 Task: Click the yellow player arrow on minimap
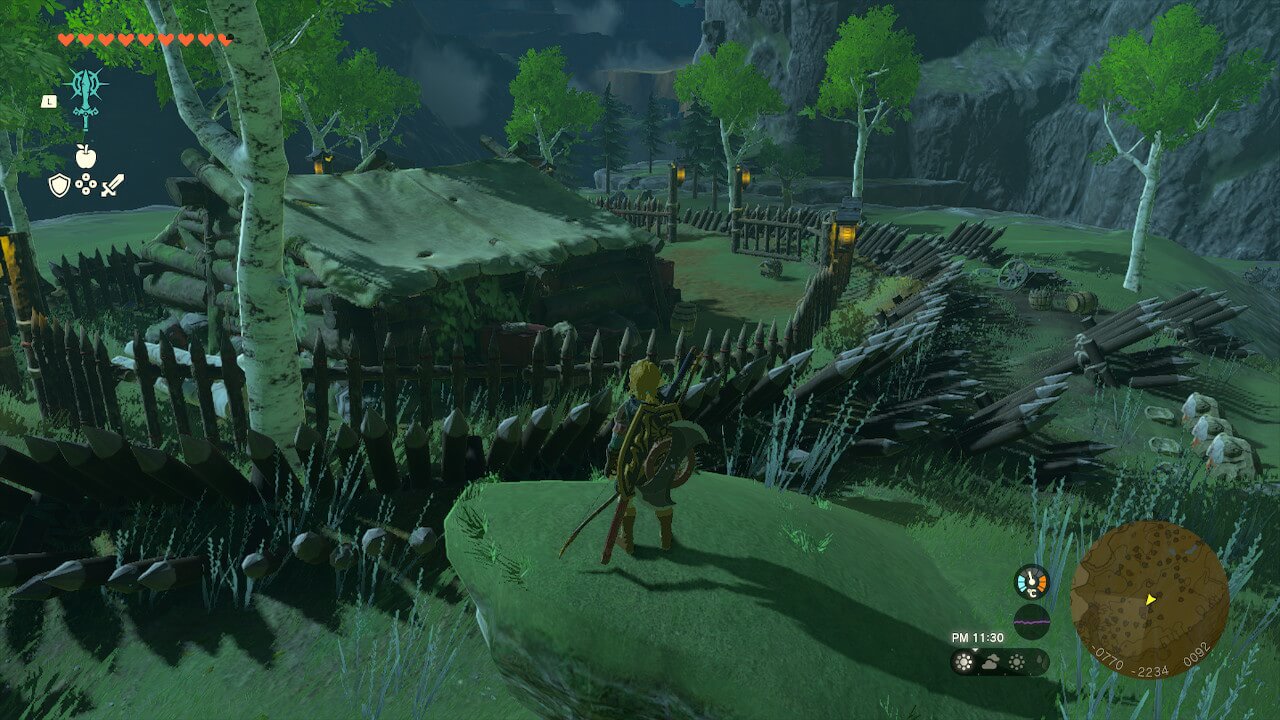tap(1150, 600)
